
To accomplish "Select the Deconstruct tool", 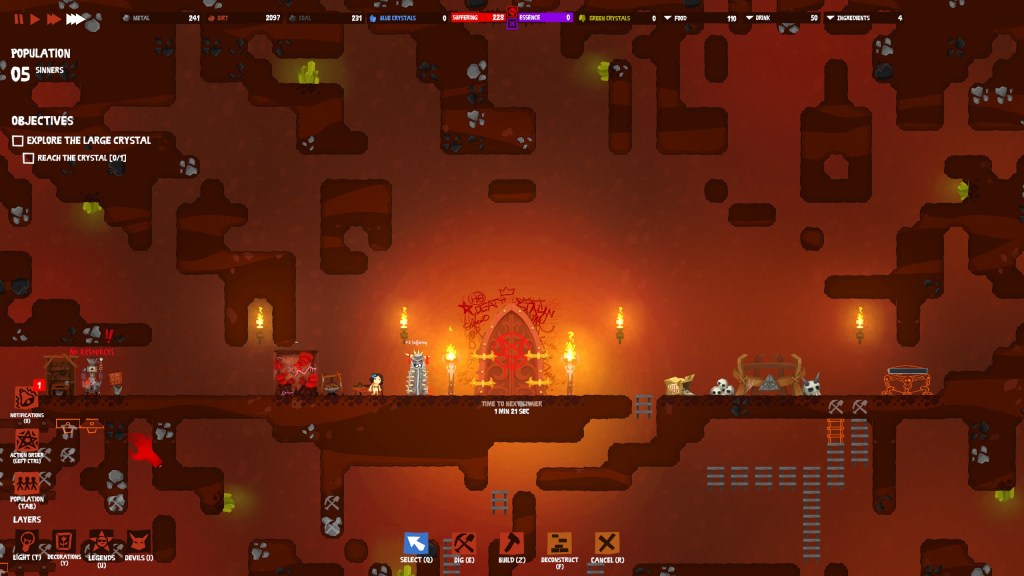I will (x=560, y=544).
